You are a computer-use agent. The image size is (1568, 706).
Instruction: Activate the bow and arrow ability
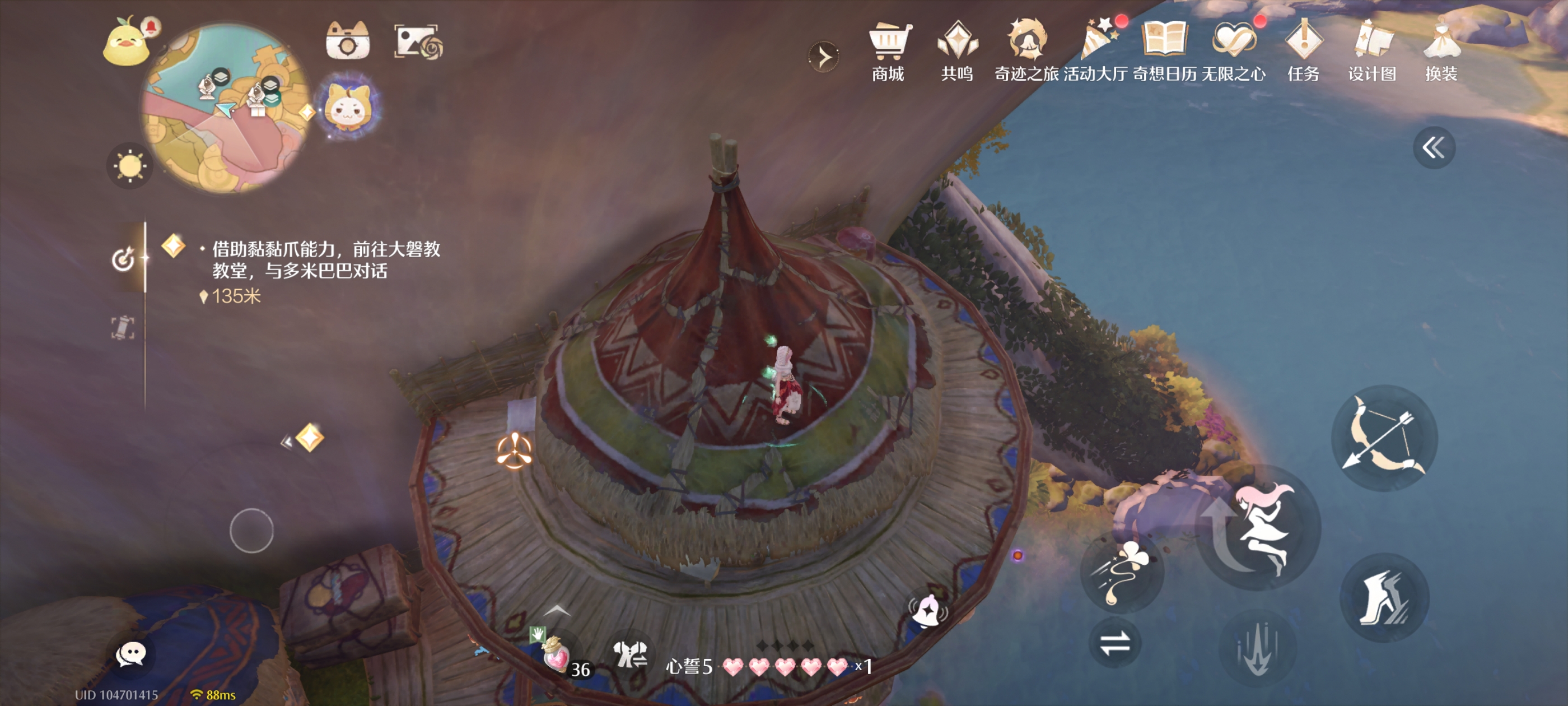tap(1384, 438)
